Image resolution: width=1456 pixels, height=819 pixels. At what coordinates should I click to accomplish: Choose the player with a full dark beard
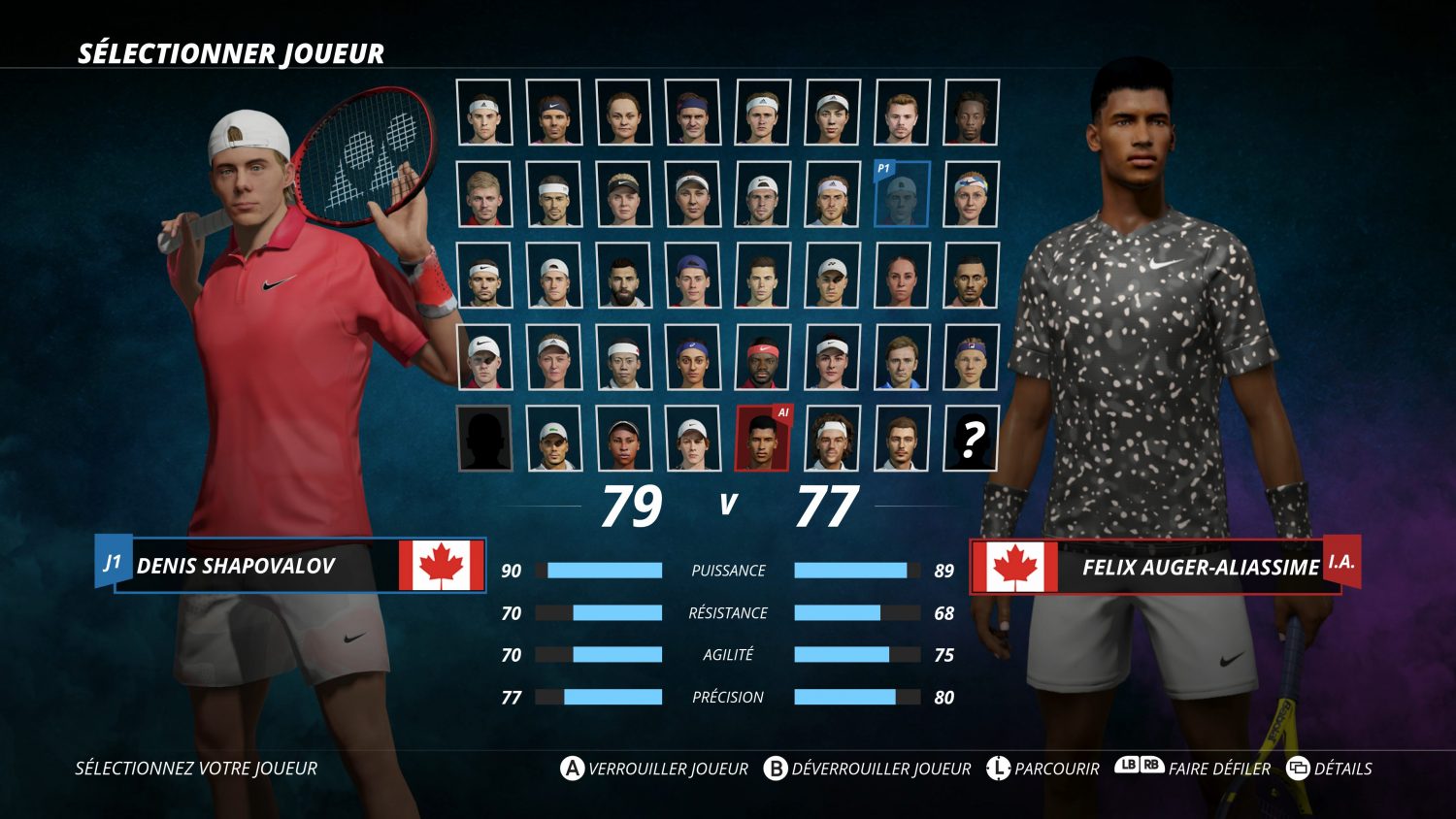coord(623,276)
